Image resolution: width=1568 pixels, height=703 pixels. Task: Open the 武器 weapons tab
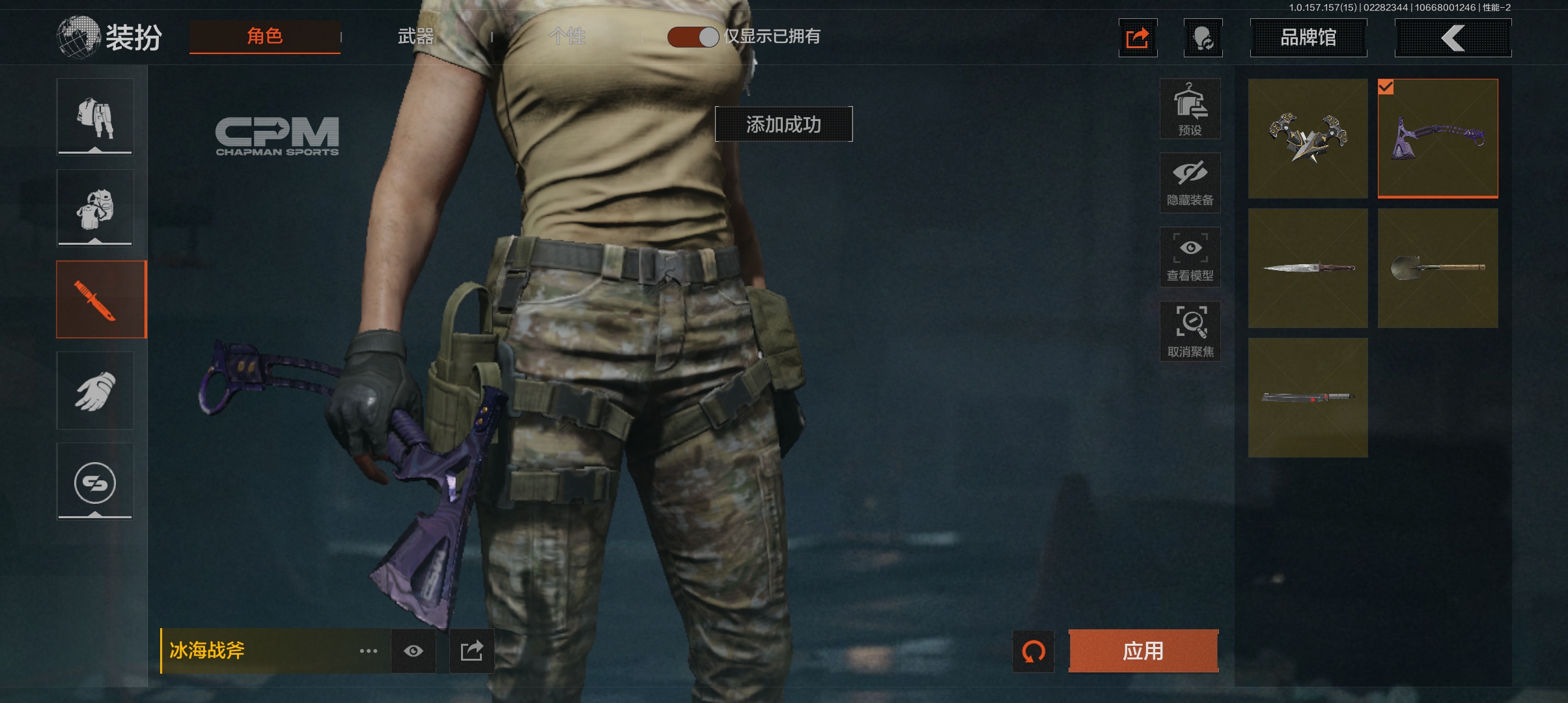point(415,36)
